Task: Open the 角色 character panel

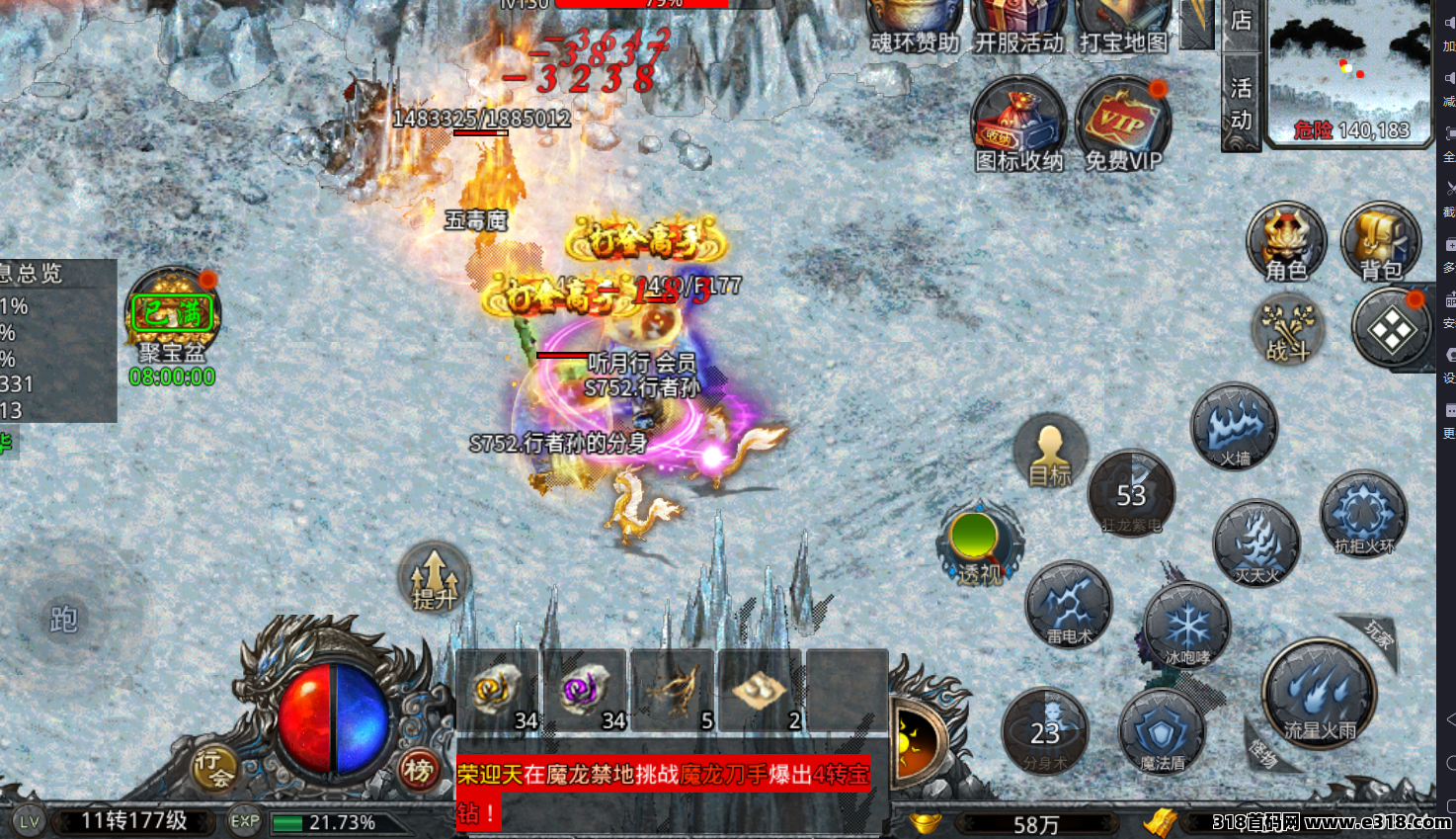Action: click(x=1285, y=242)
